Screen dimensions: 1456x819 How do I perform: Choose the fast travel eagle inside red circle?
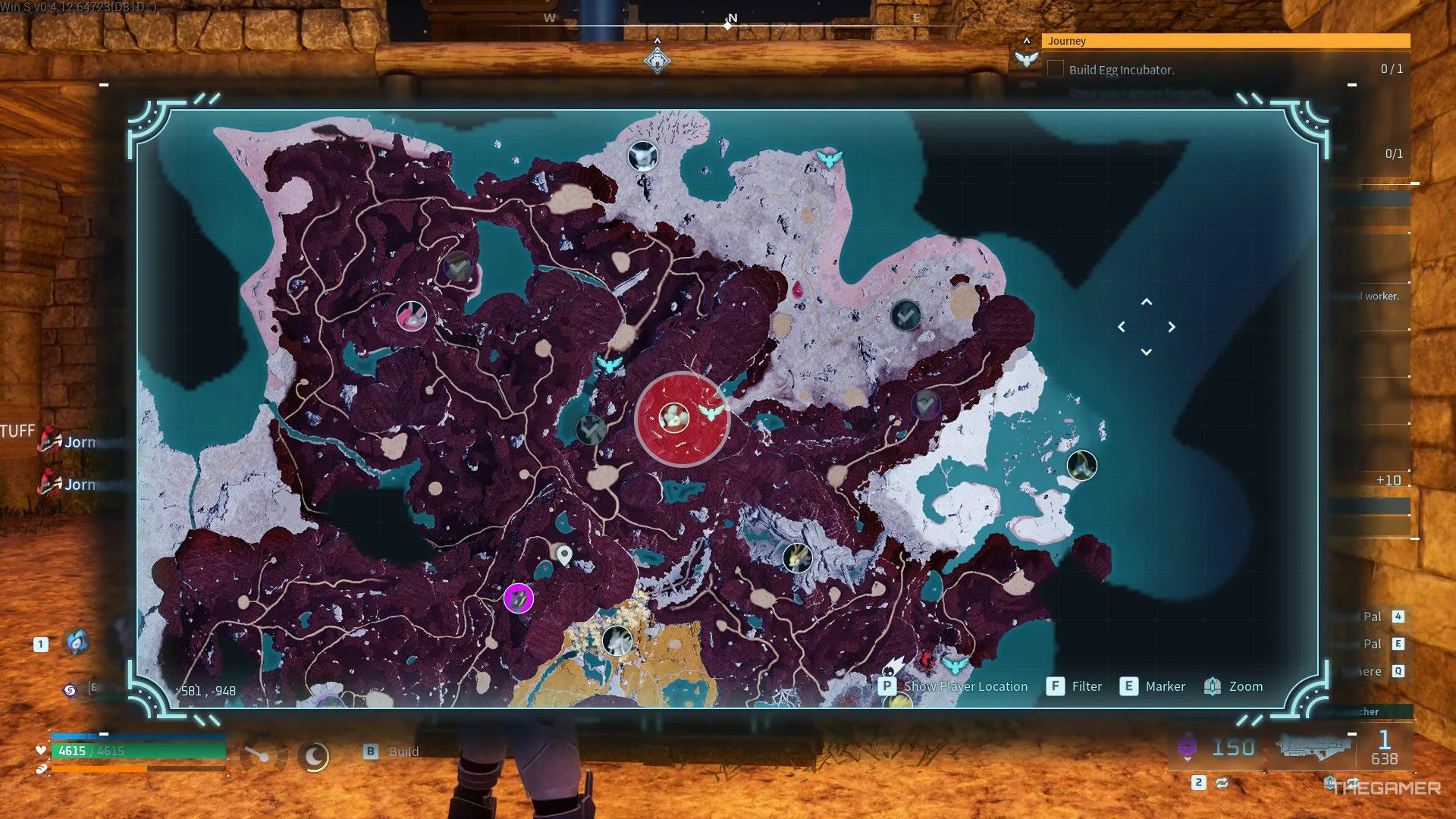[x=711, y=412]
